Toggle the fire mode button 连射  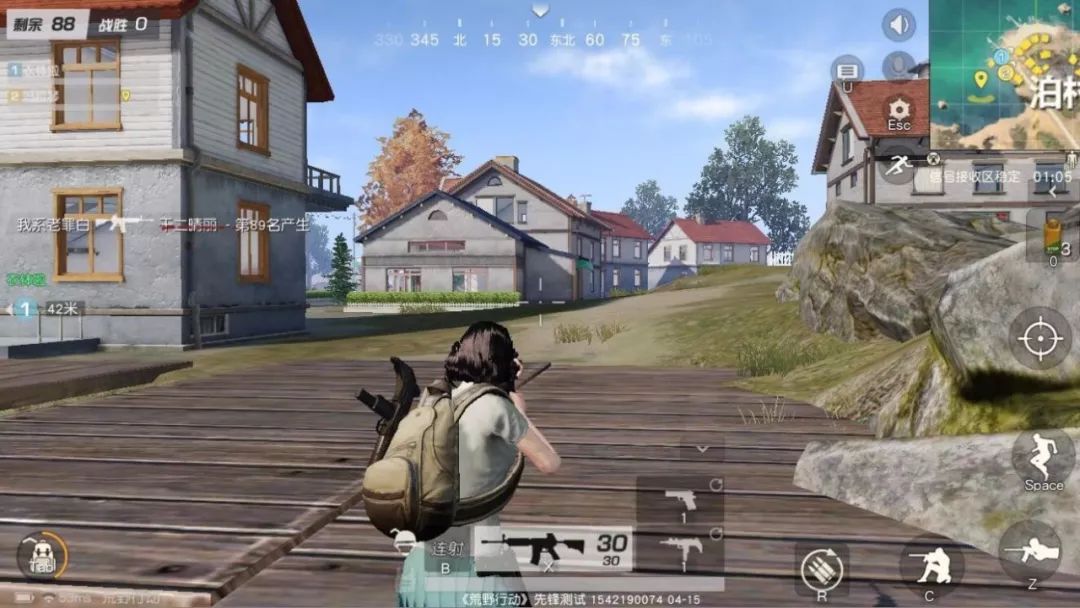pyautogui.click(x=446, y=550)
